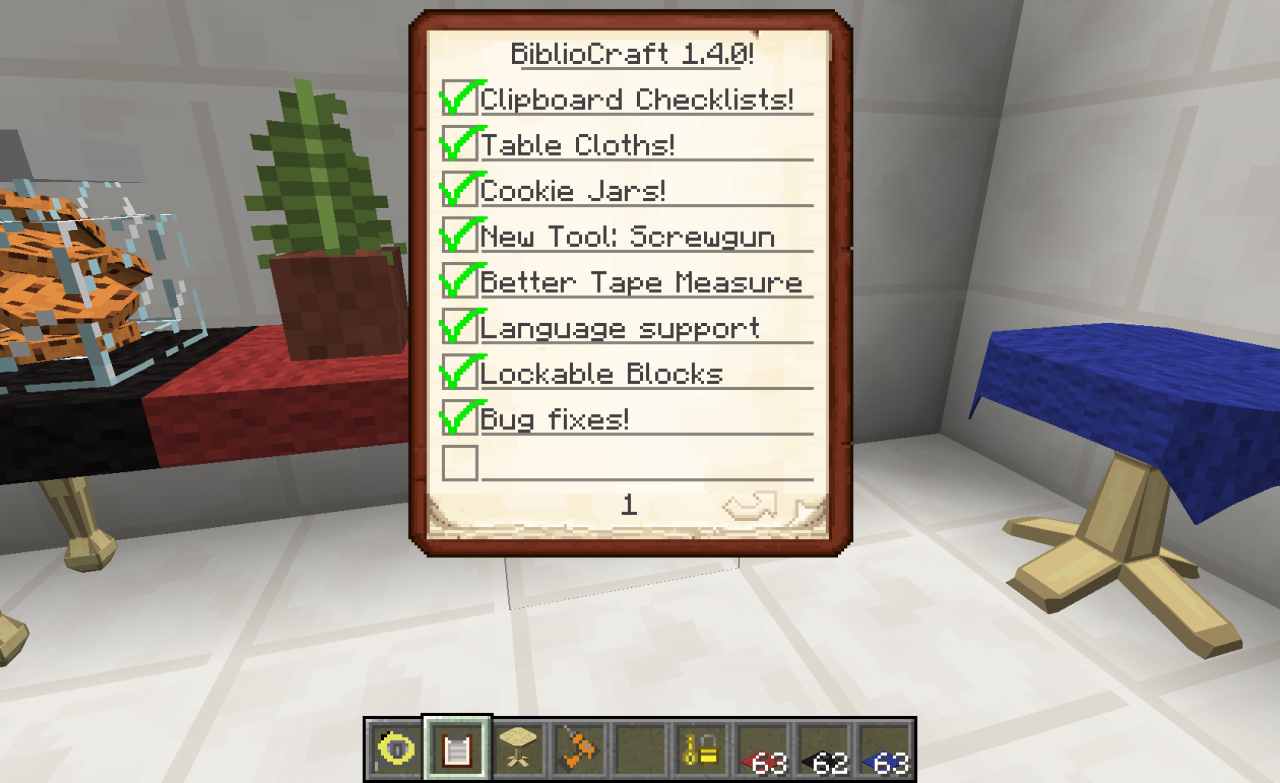
Task: Toggle the Language support checkbox
Action: pyautogui.click(x=459, y=328)
